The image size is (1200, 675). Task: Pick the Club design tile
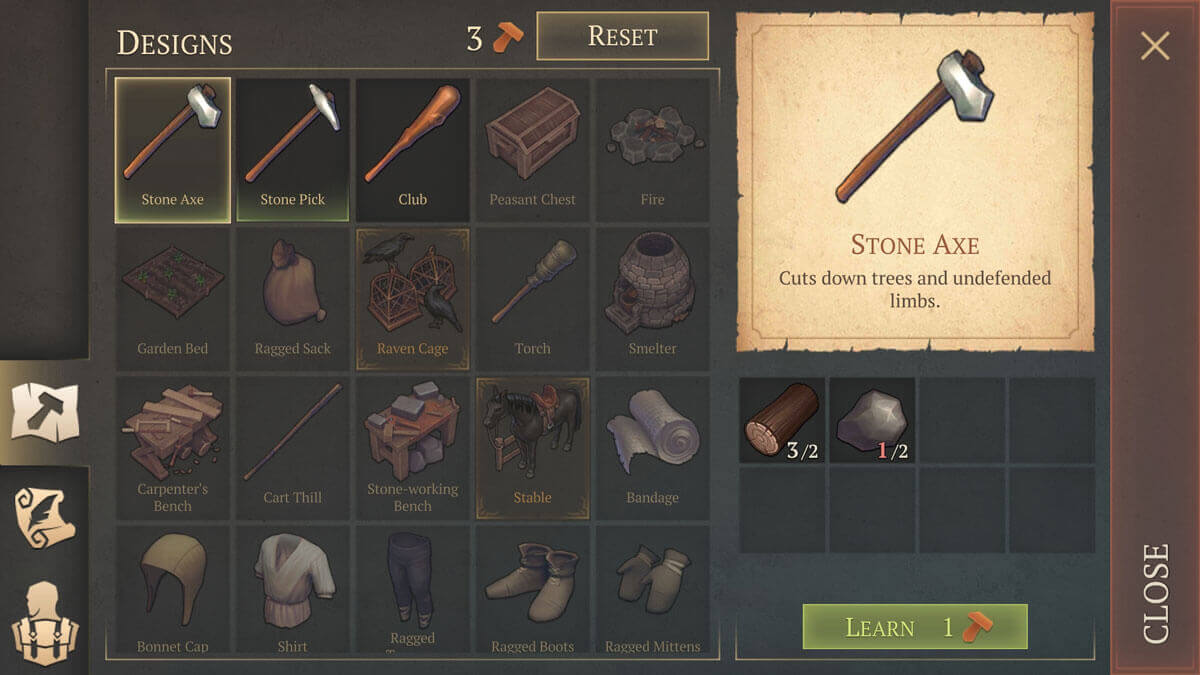[x=413, y=148]
